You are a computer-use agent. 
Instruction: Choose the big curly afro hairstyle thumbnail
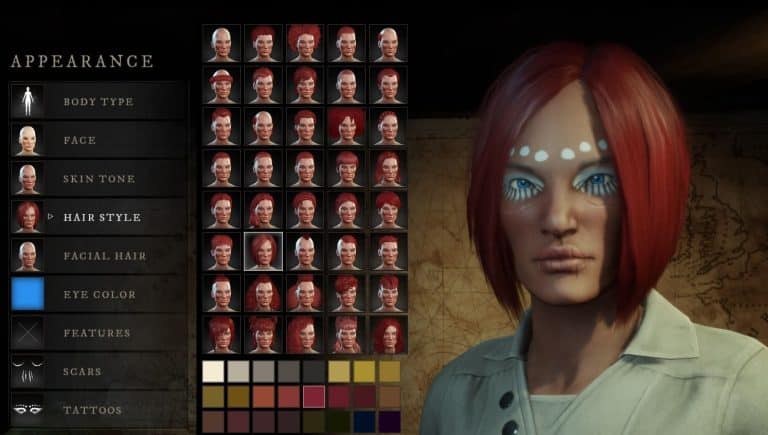coord(304,42)
